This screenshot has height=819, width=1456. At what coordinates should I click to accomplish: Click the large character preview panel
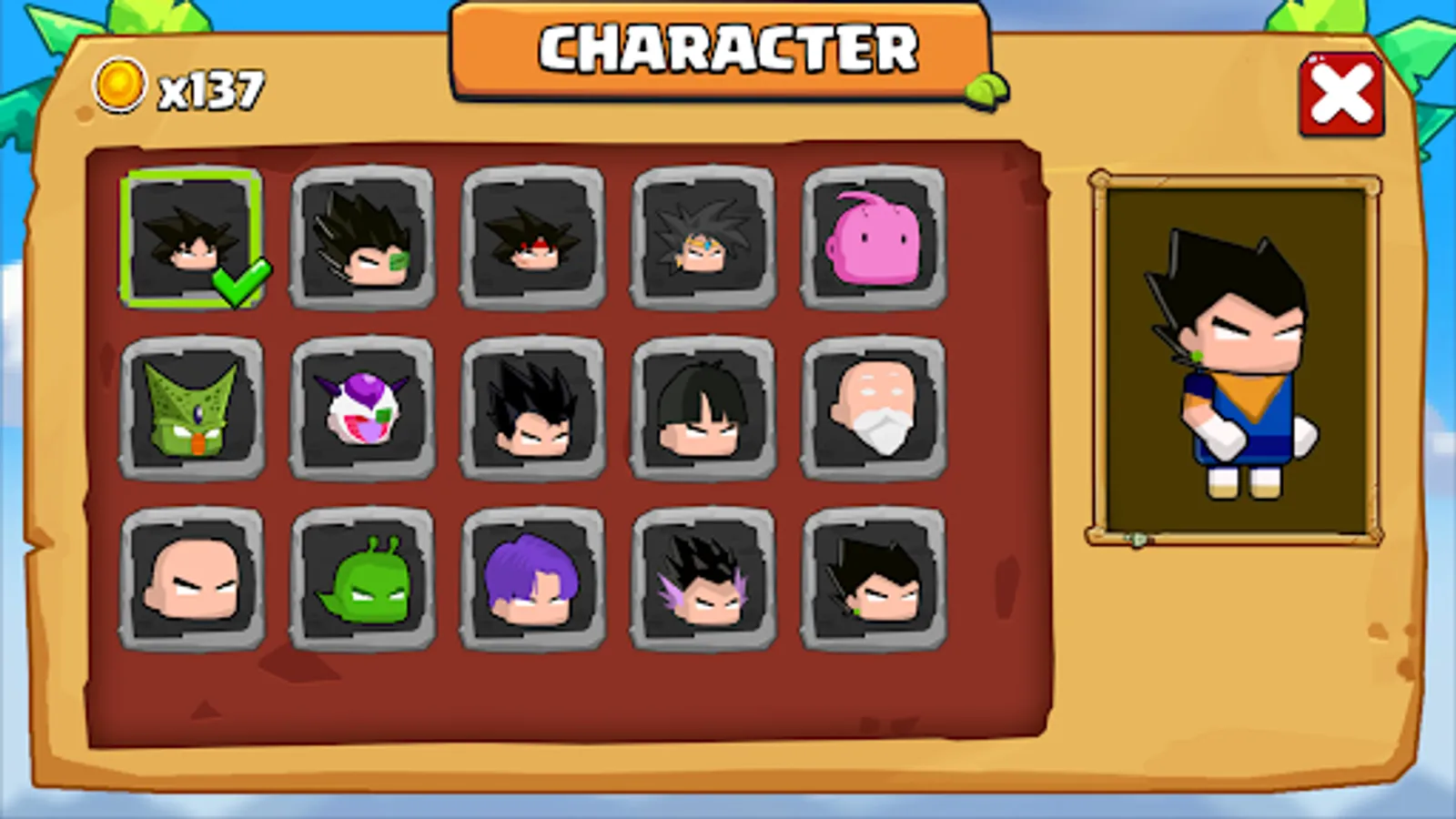(1227, 359)
